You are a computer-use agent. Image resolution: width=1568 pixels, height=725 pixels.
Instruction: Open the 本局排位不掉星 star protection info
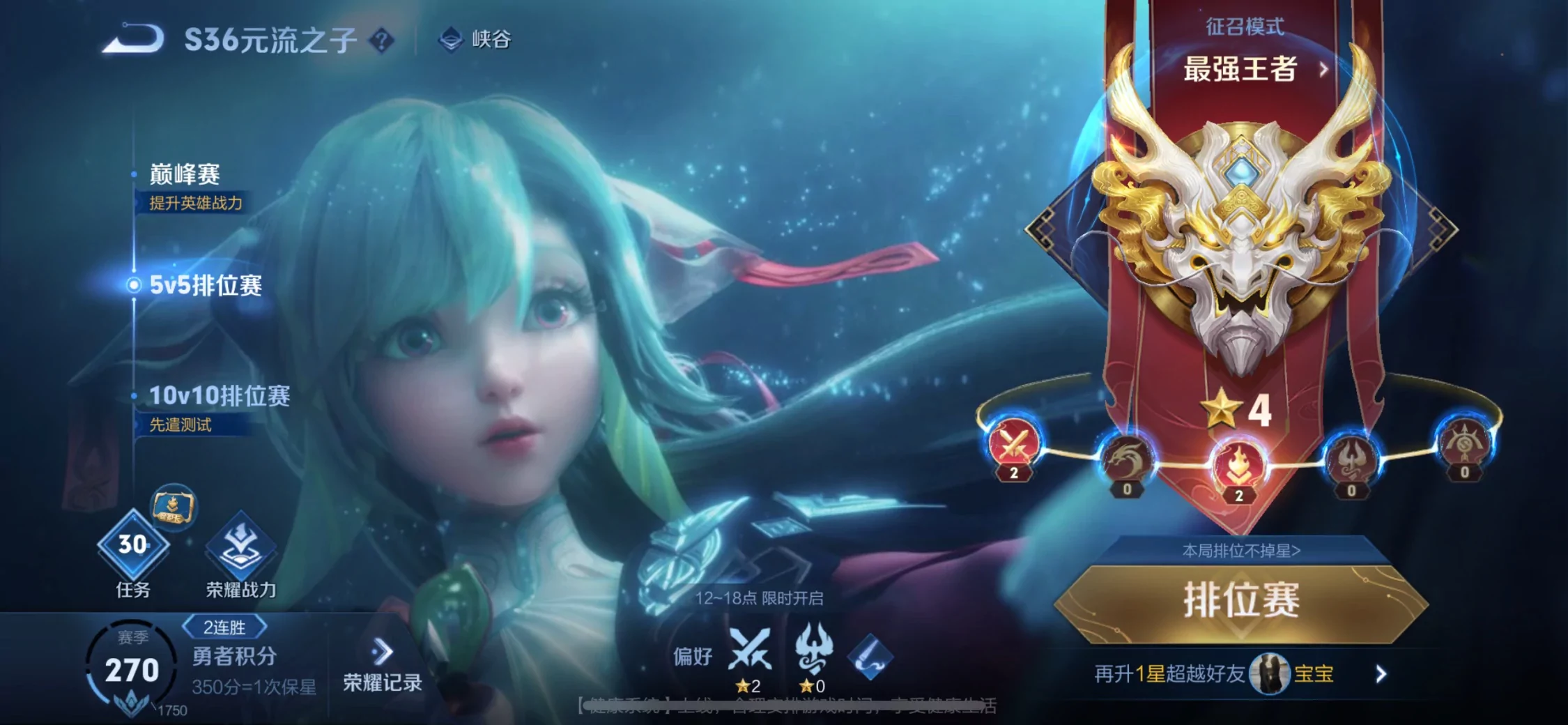click(1241, 551)
